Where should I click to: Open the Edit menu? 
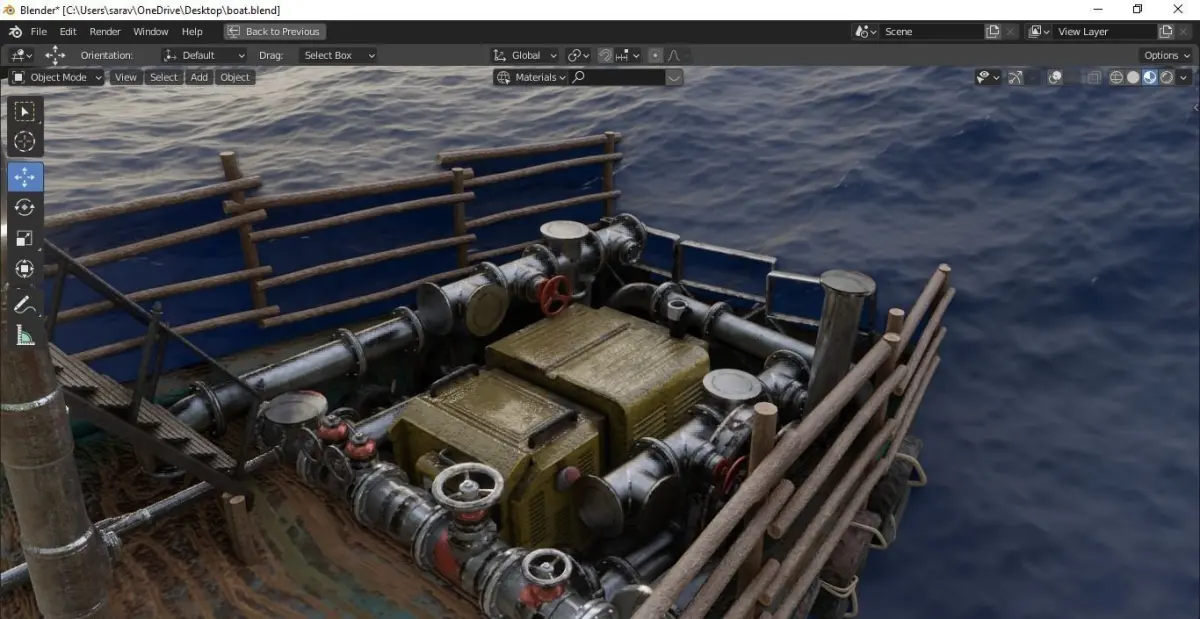click(68, 32)
